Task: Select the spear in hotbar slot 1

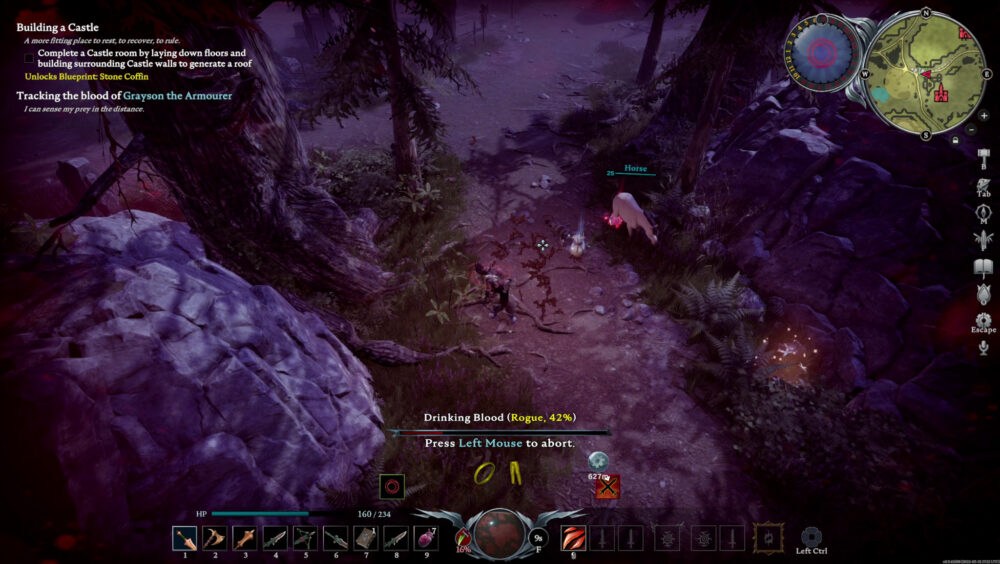Action: click(185, 539)
